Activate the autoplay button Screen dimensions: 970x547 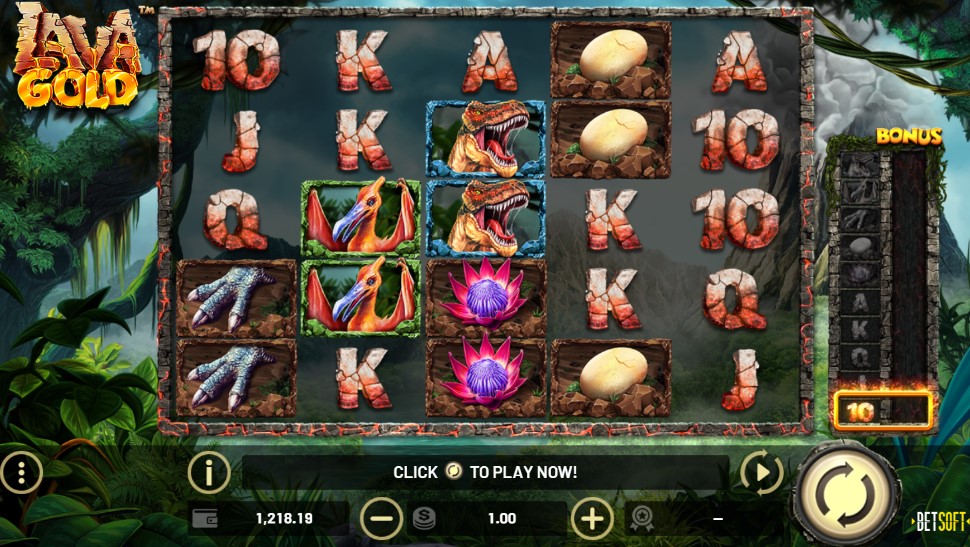click(760, 472)
